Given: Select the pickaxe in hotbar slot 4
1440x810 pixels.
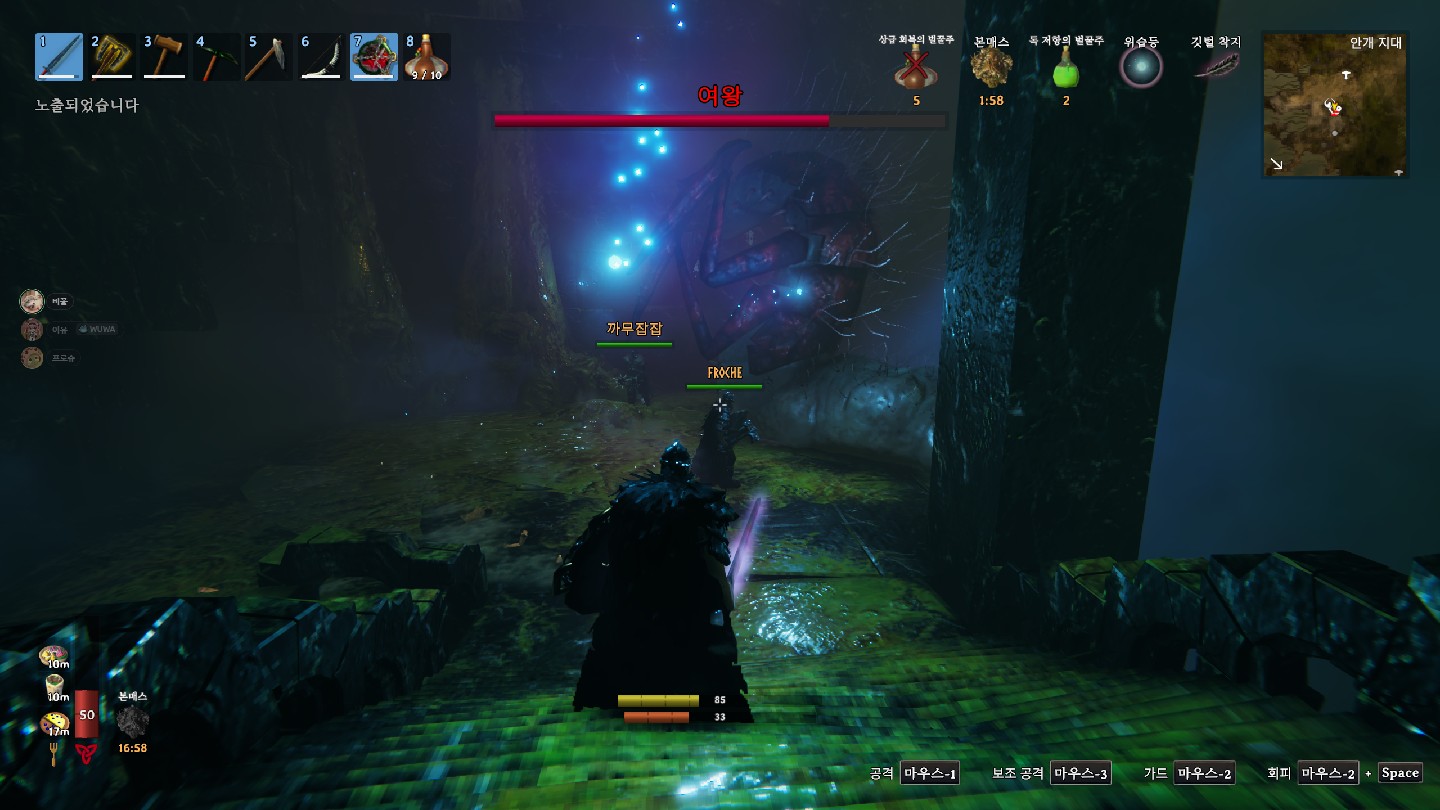Looking at the screenshot, I should point(217,57).
